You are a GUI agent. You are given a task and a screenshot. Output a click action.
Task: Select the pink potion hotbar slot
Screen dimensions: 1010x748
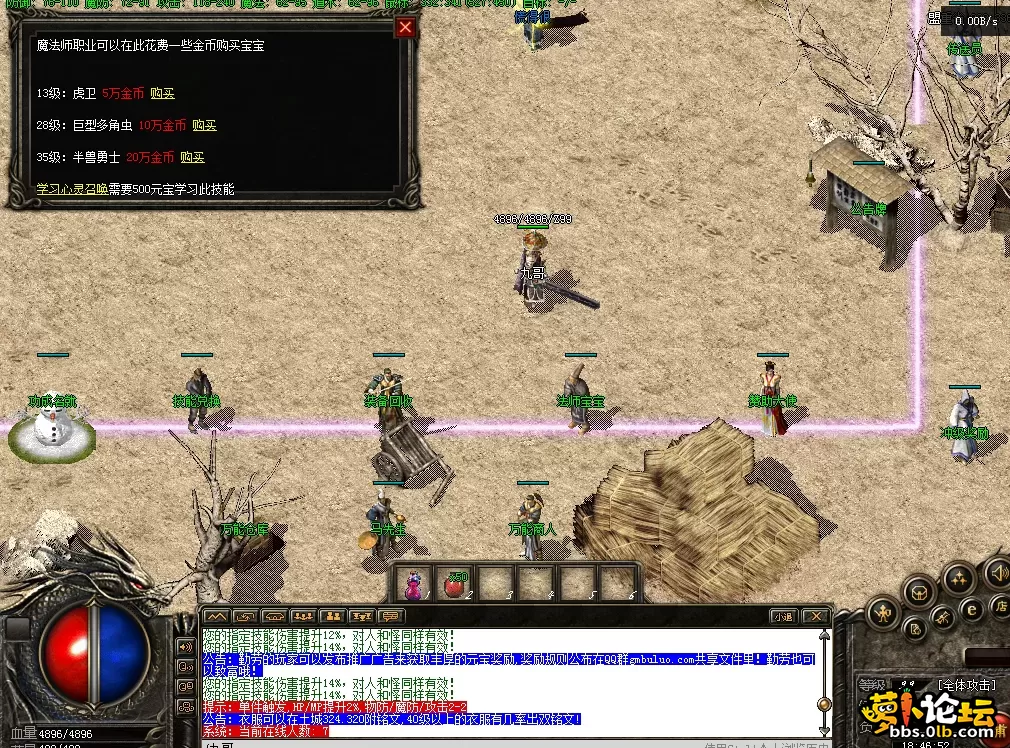click(x=414, y=583)
